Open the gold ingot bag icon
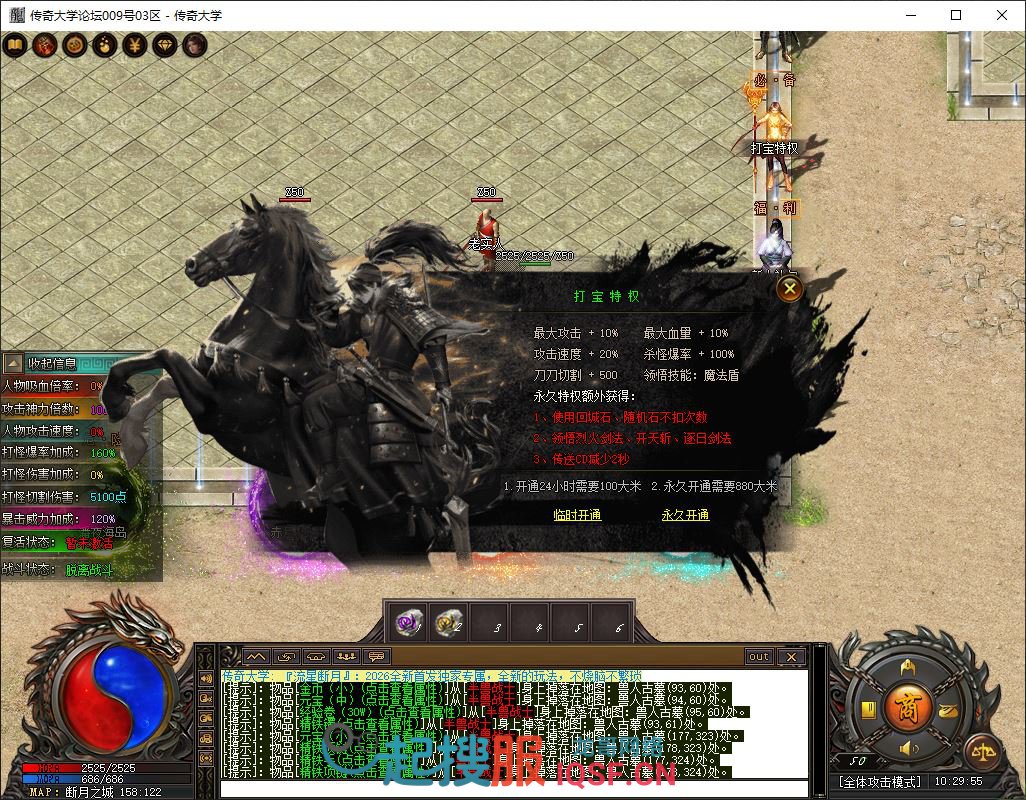Image resolution: width=1026 pixels, height=800 pixels. coord(947,709)
